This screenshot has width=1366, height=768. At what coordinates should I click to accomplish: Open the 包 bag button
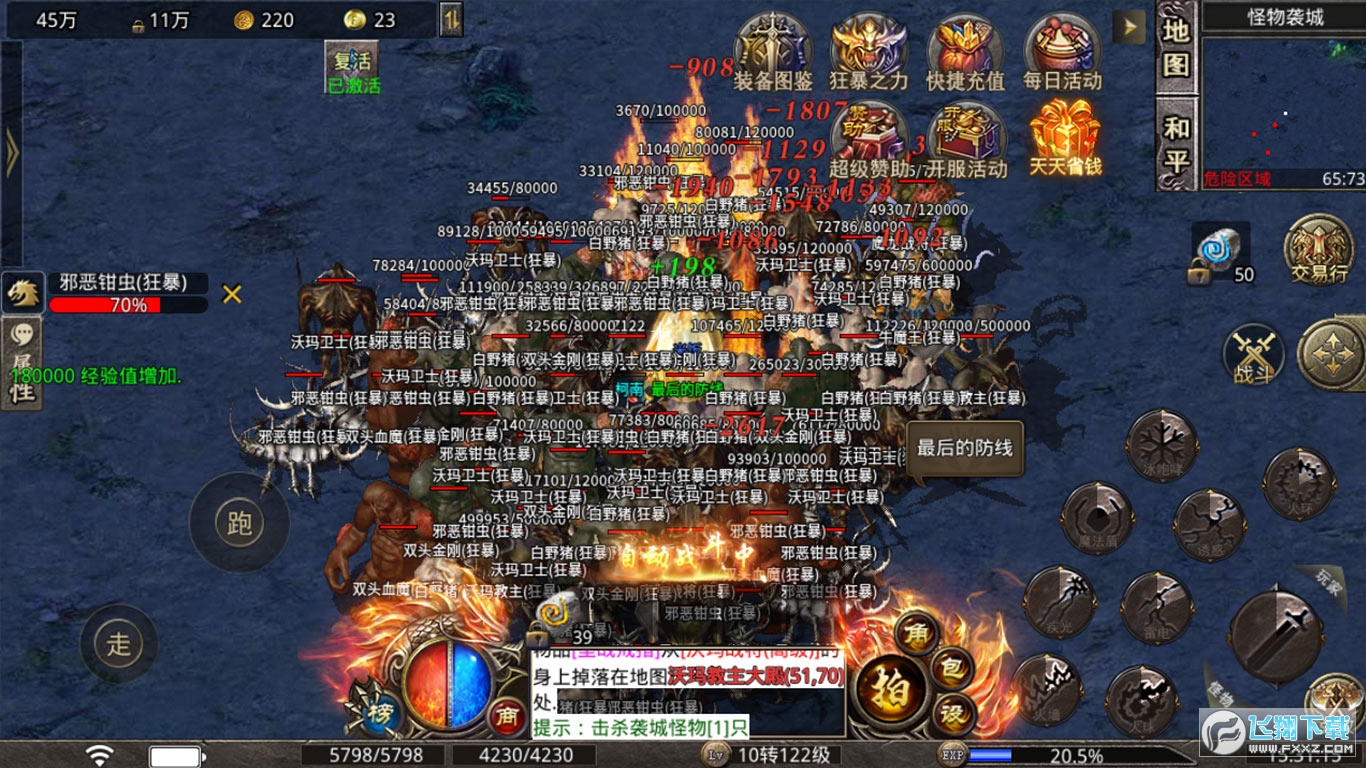953,669
